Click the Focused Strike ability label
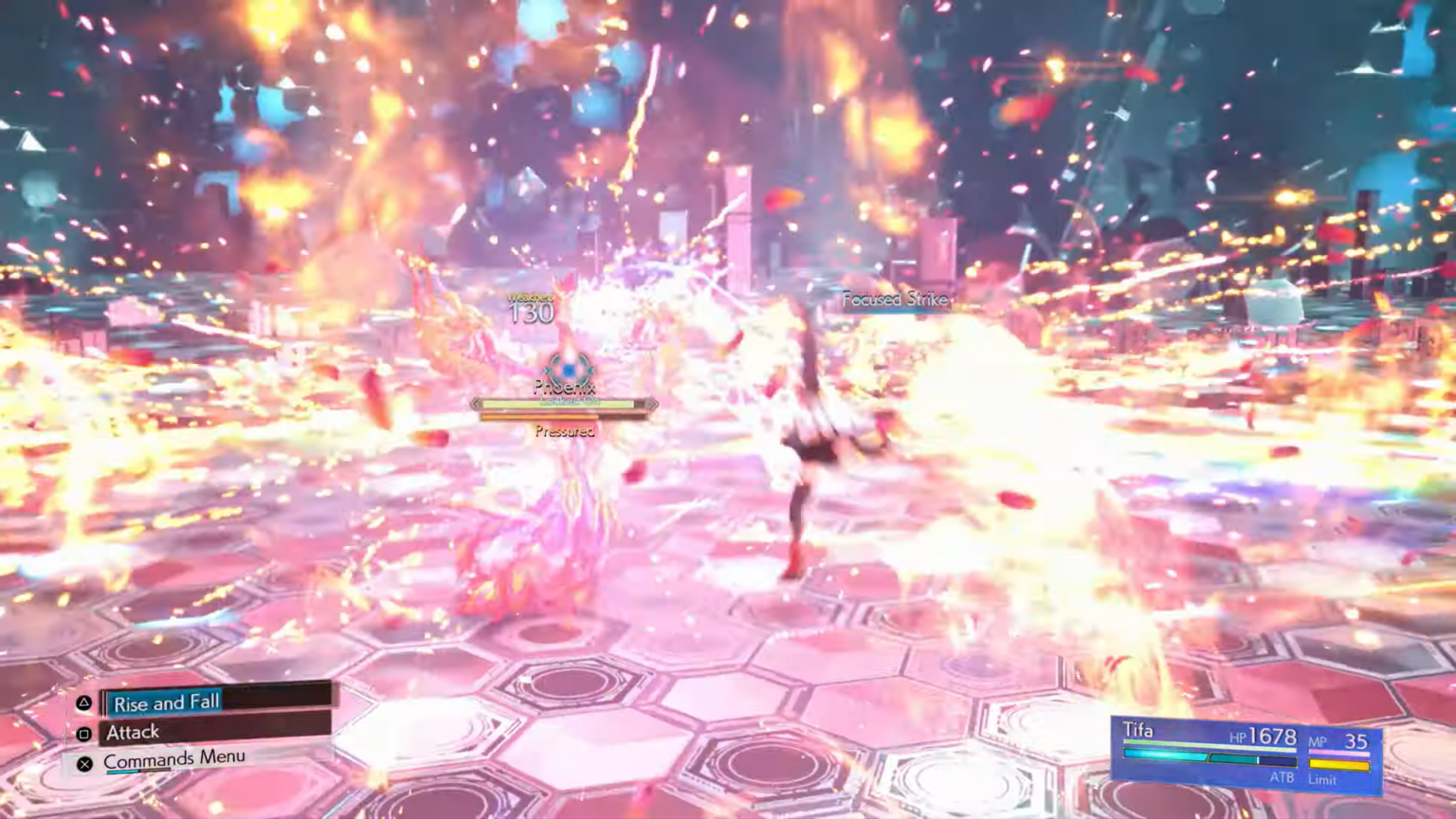 pyautogui.click(x=895, y=299)
